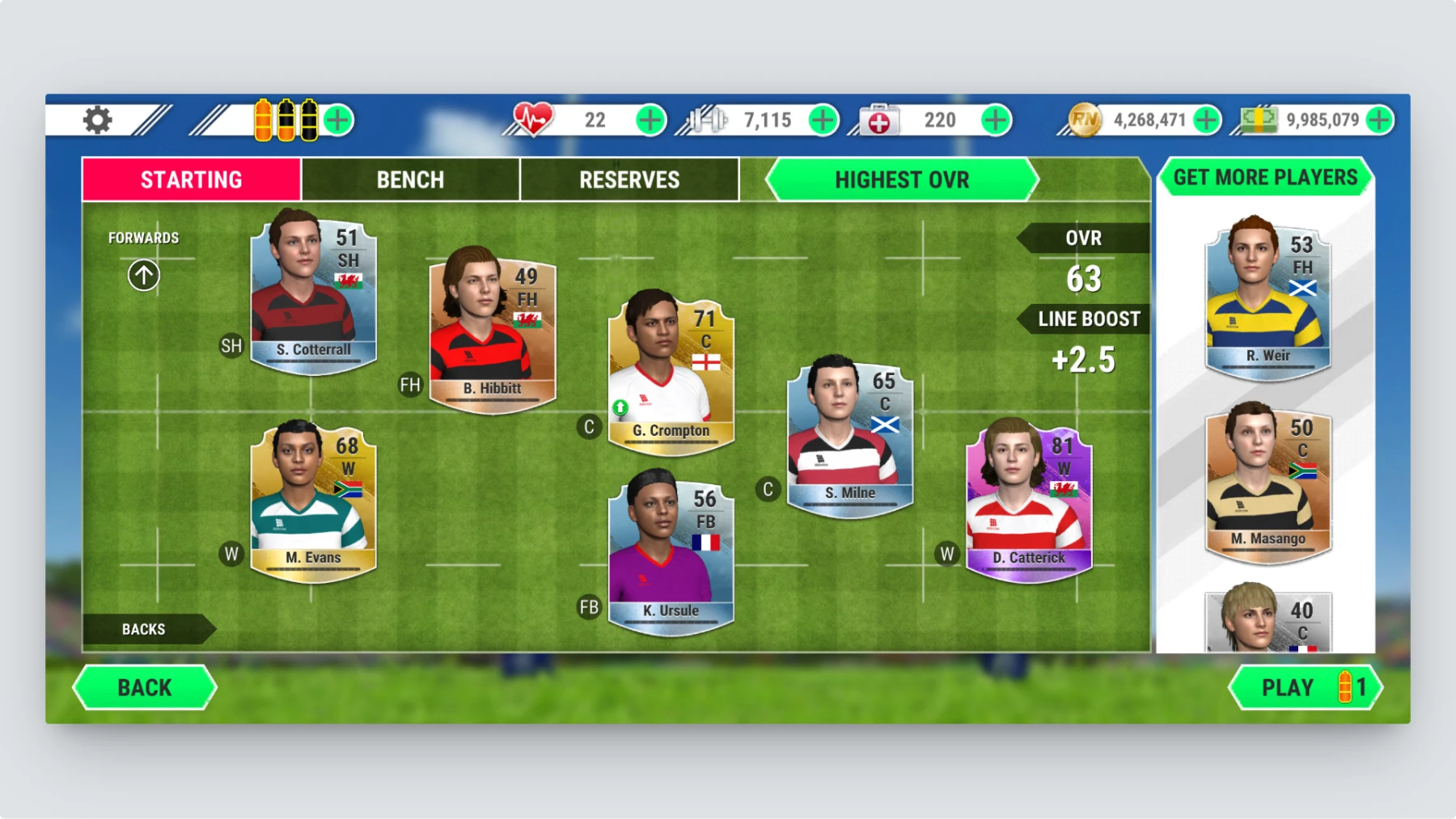Screen dimensions: 1456x819
Task: Switch to forwards with the up arrow
Action: pos(144,276)
